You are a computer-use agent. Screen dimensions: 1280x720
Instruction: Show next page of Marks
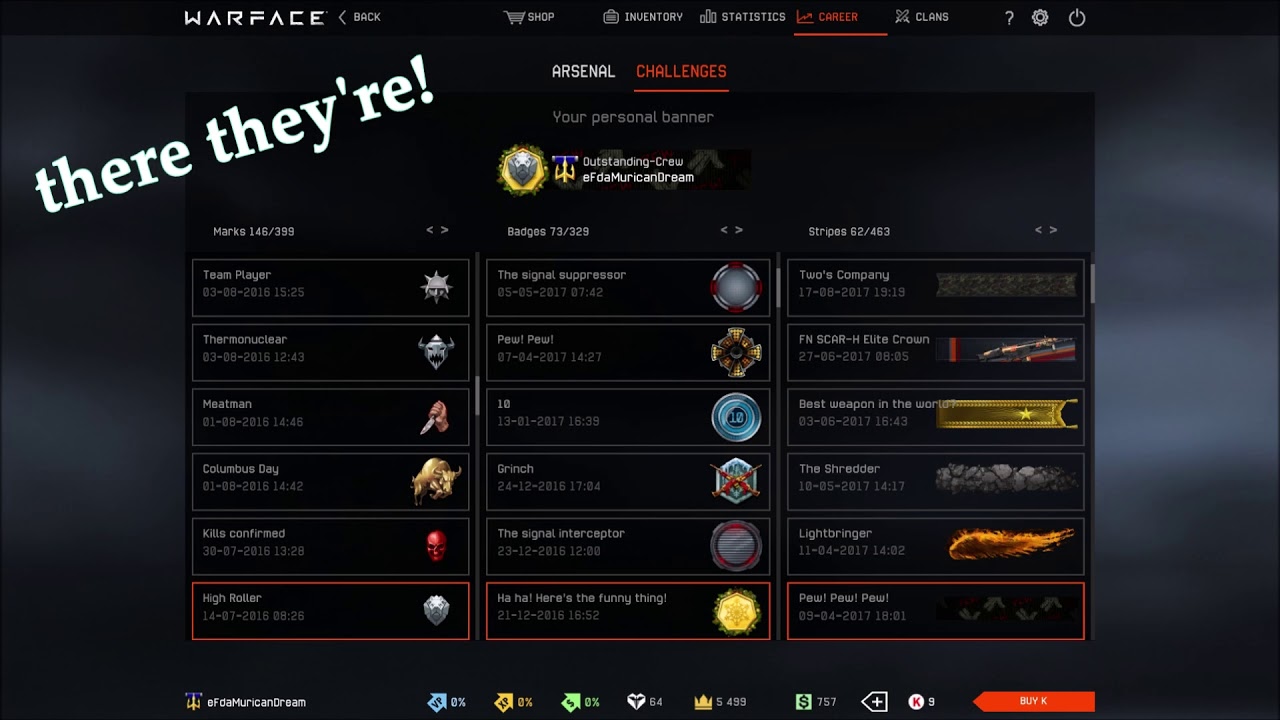point(444,229)
